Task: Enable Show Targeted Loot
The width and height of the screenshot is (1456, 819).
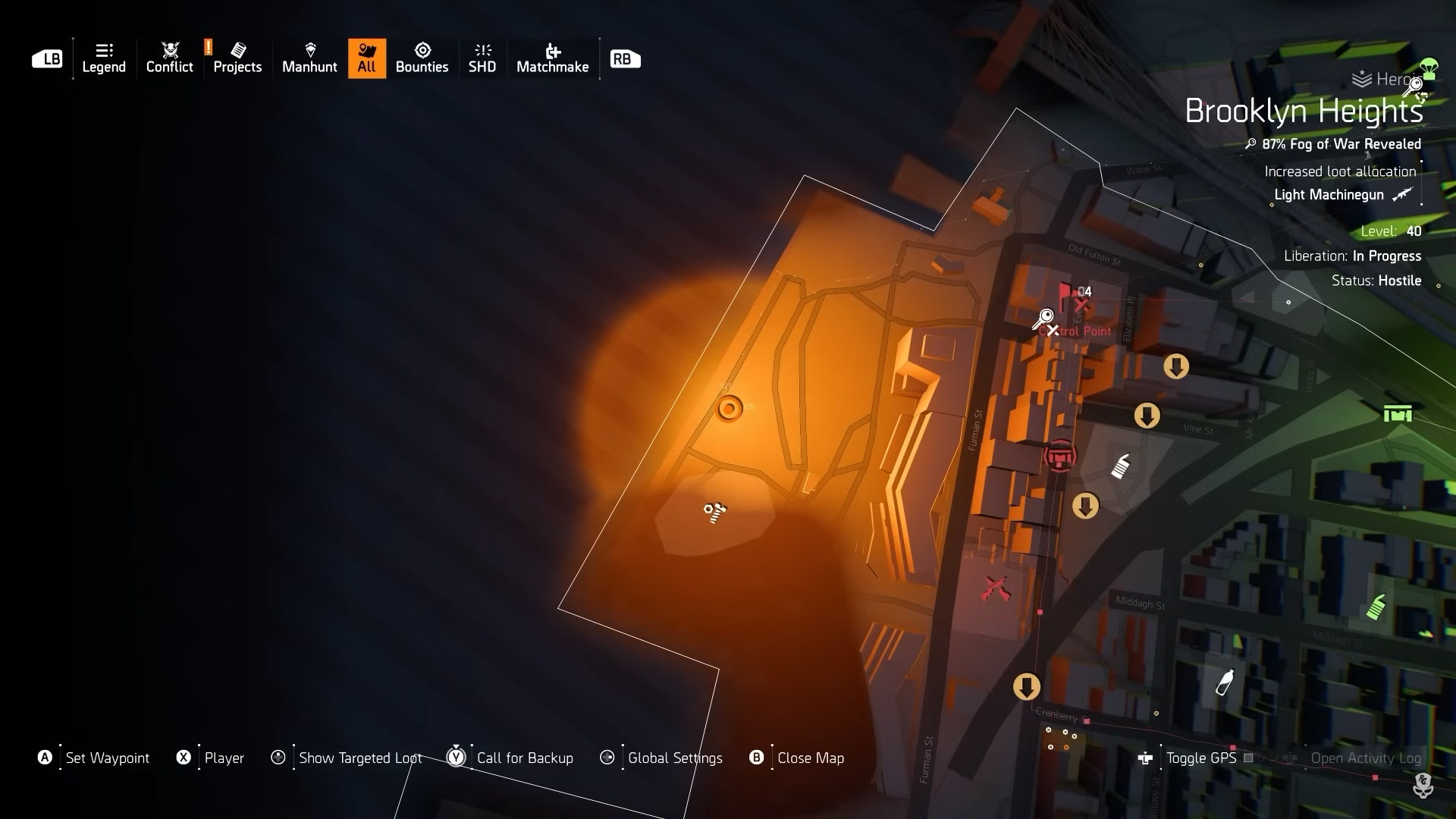Action: (x=359, y=758)
